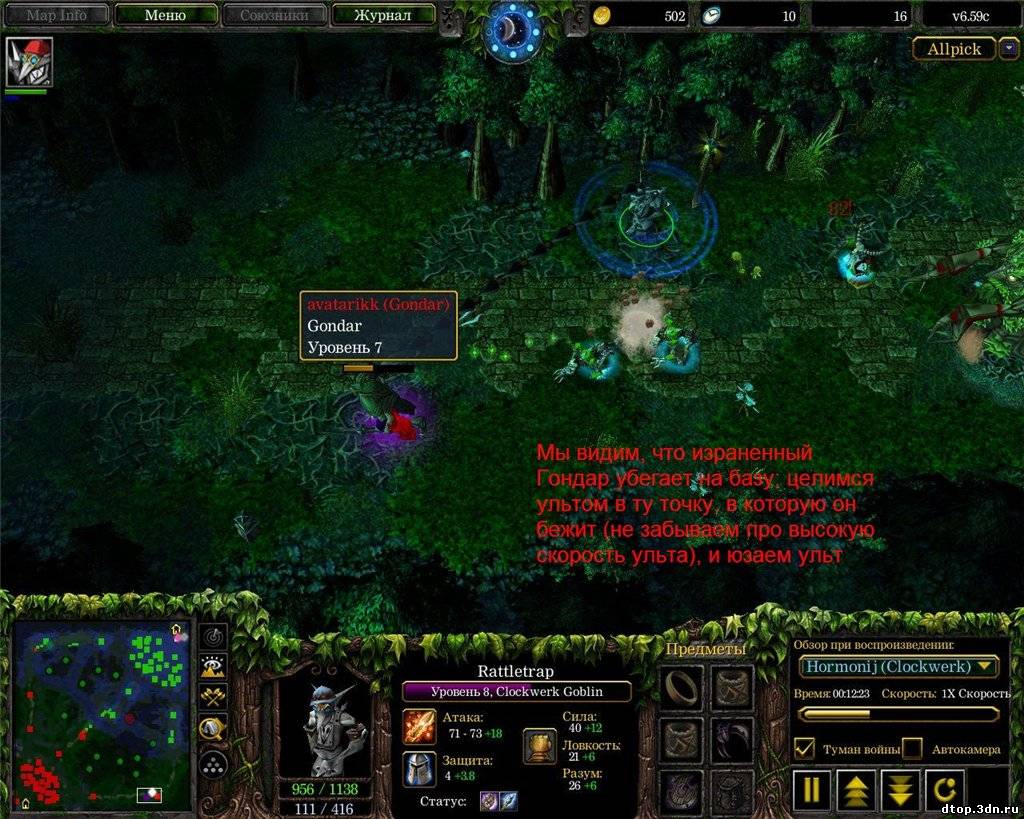
Task: Open the Меню menu
Action: click(165, 16)
